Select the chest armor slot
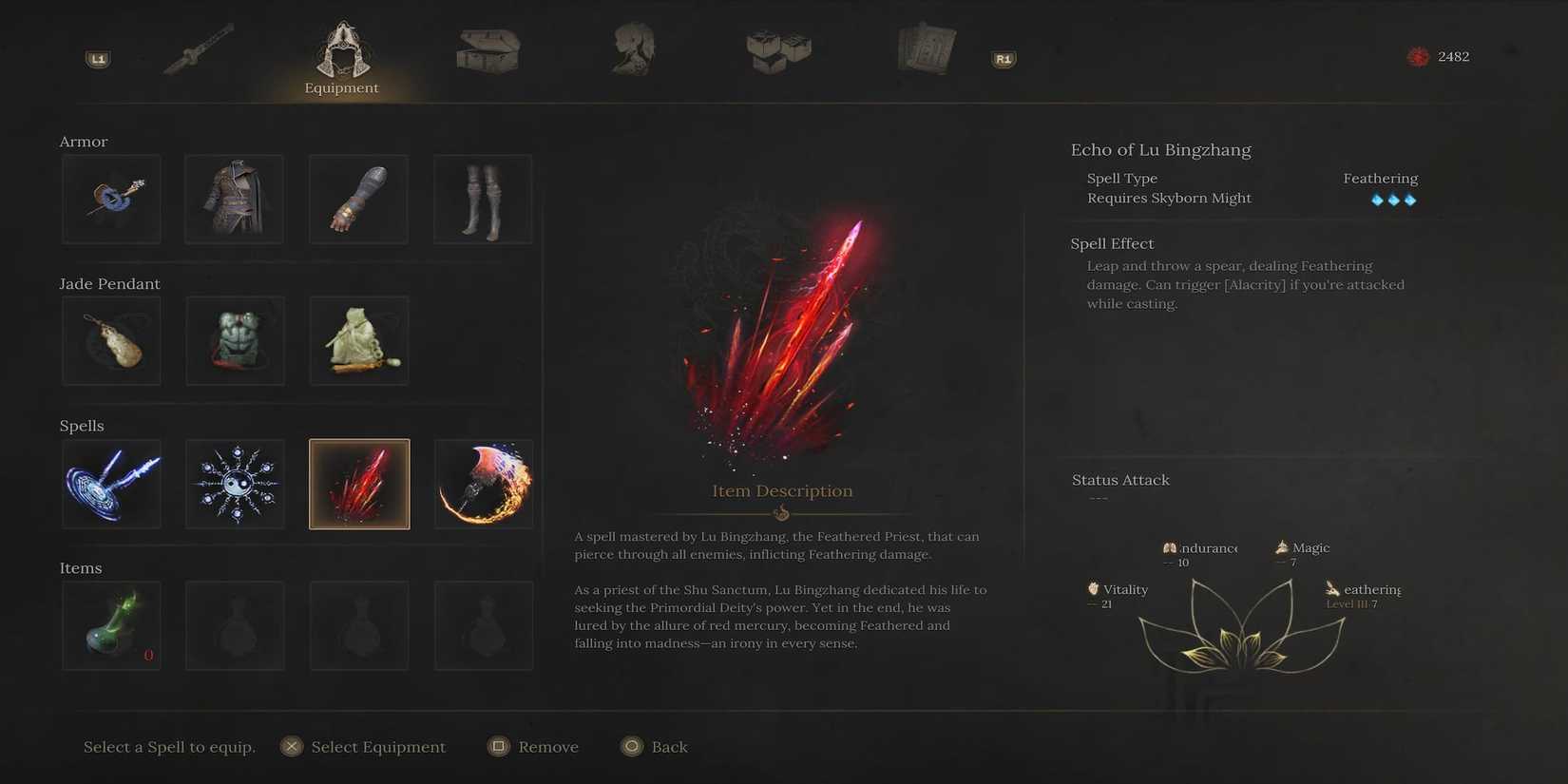The height and width of the screenshot is (784, 1568). [234, 198]
